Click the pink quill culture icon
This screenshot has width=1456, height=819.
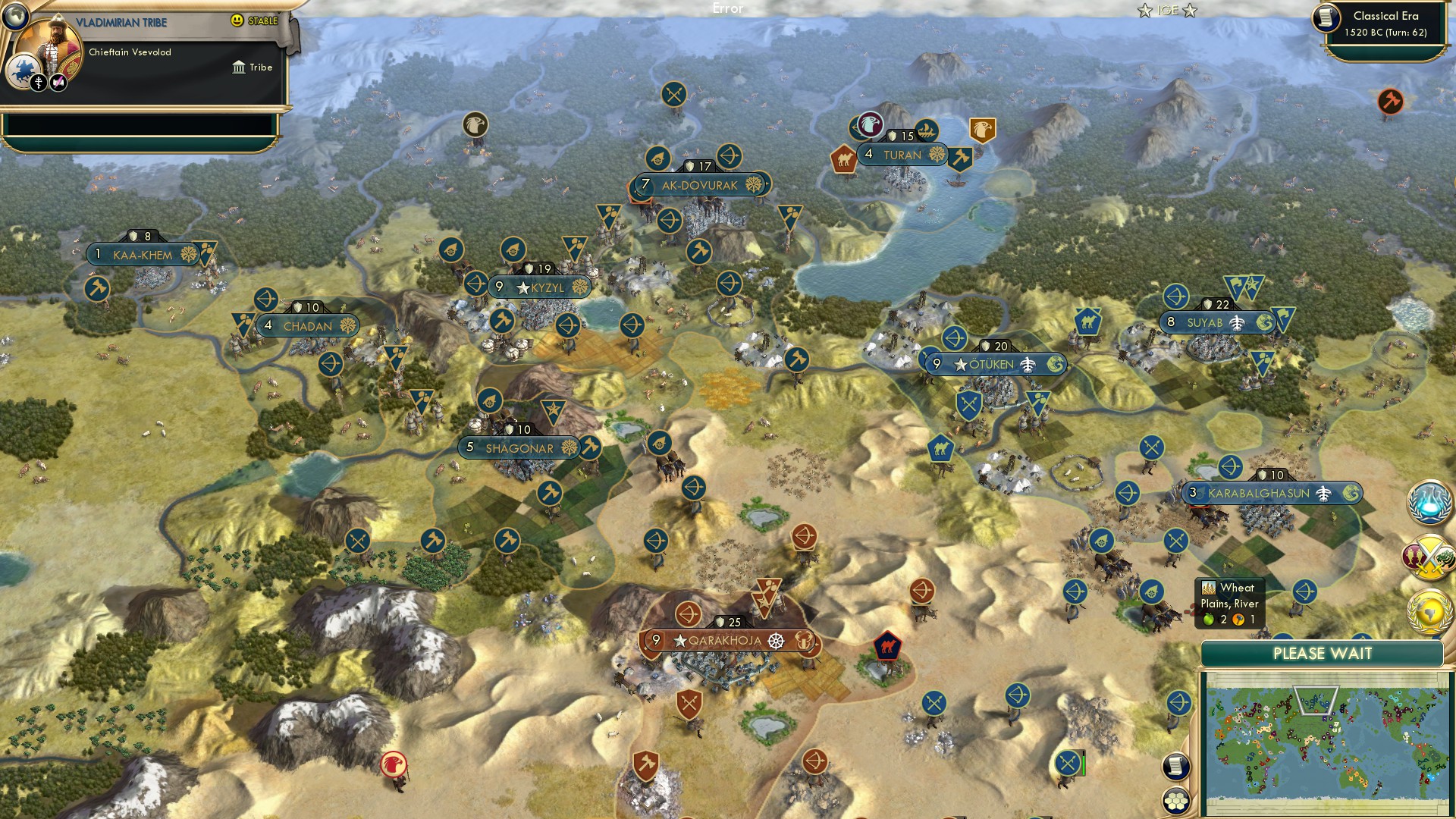coord(56,81)
